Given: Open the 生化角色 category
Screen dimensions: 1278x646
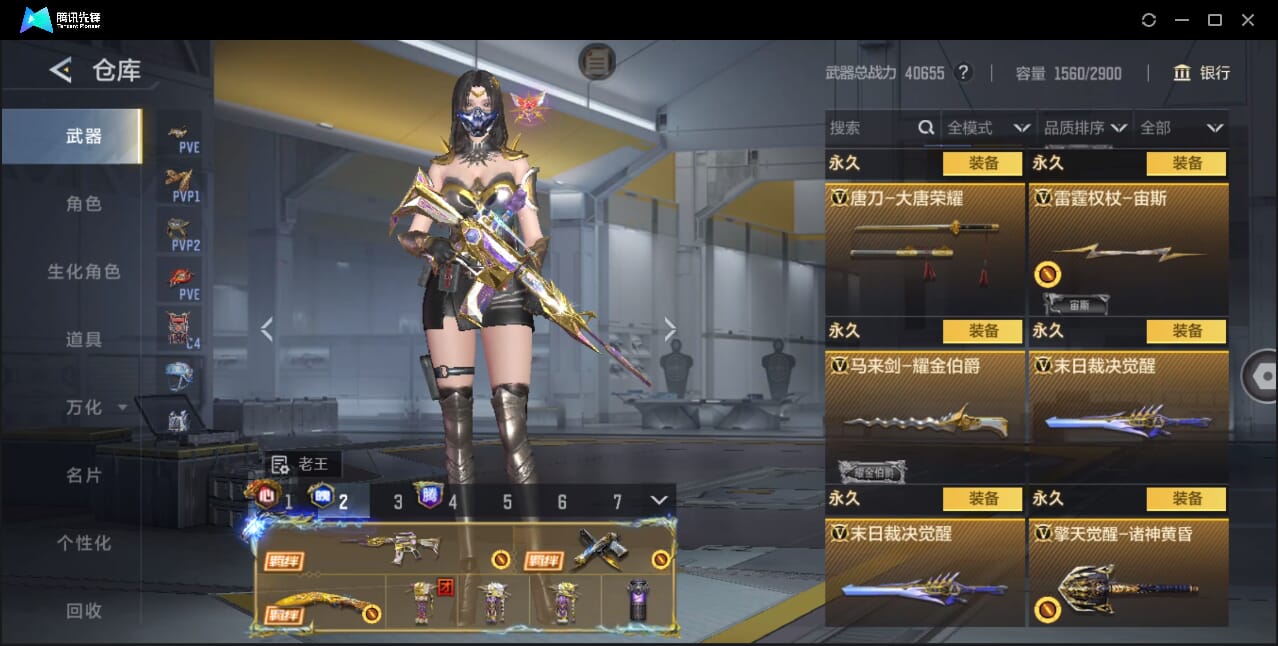Looking at the screenshot, I should (x=84, y=272).
